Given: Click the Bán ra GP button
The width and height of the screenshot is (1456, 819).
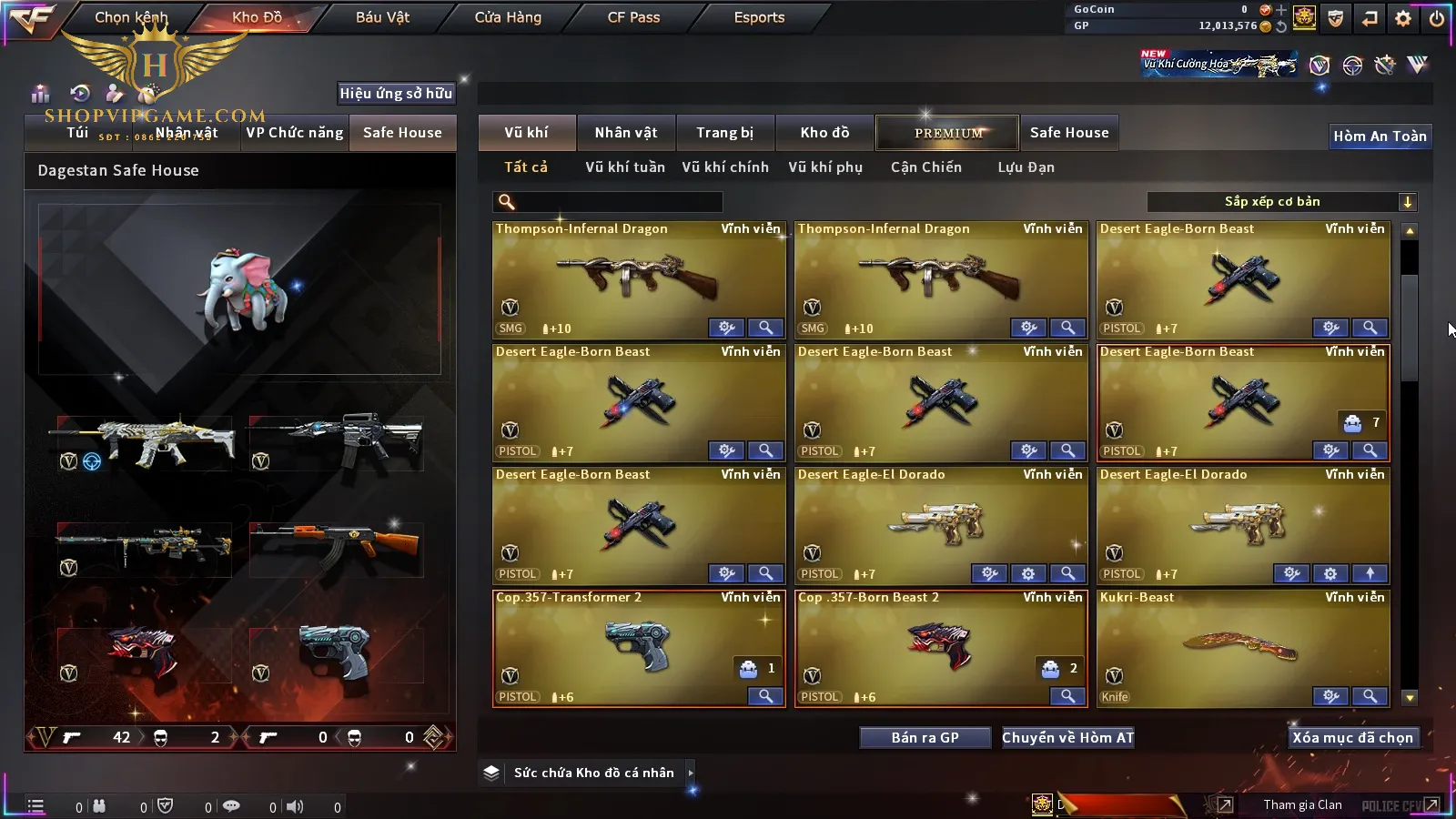Looking at the screenshot, I should 925,738.
